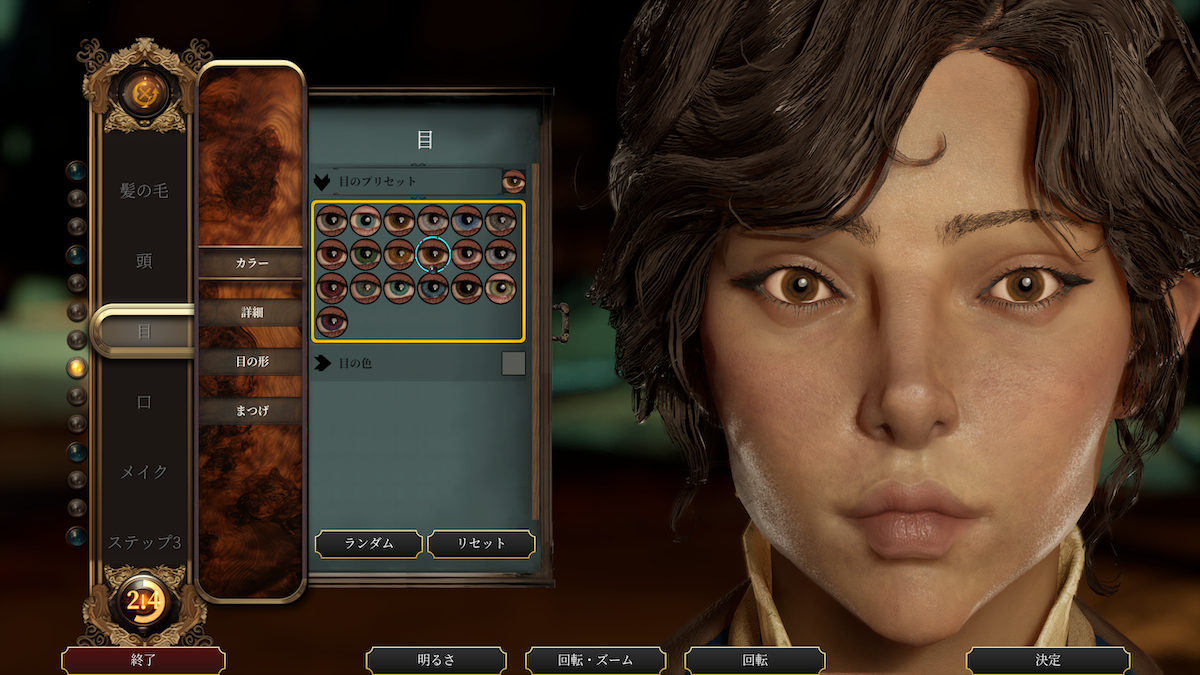
Task: Select the 目 eyes category
Action: 144,331
